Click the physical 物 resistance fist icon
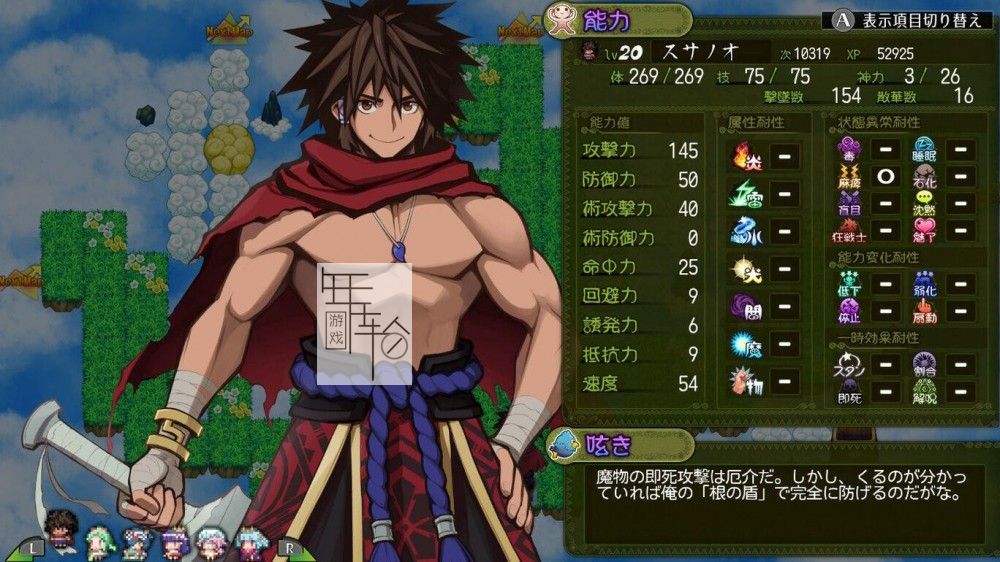Screen dimensions: 1000x562 pyautogui.click(x=742, y=380)
